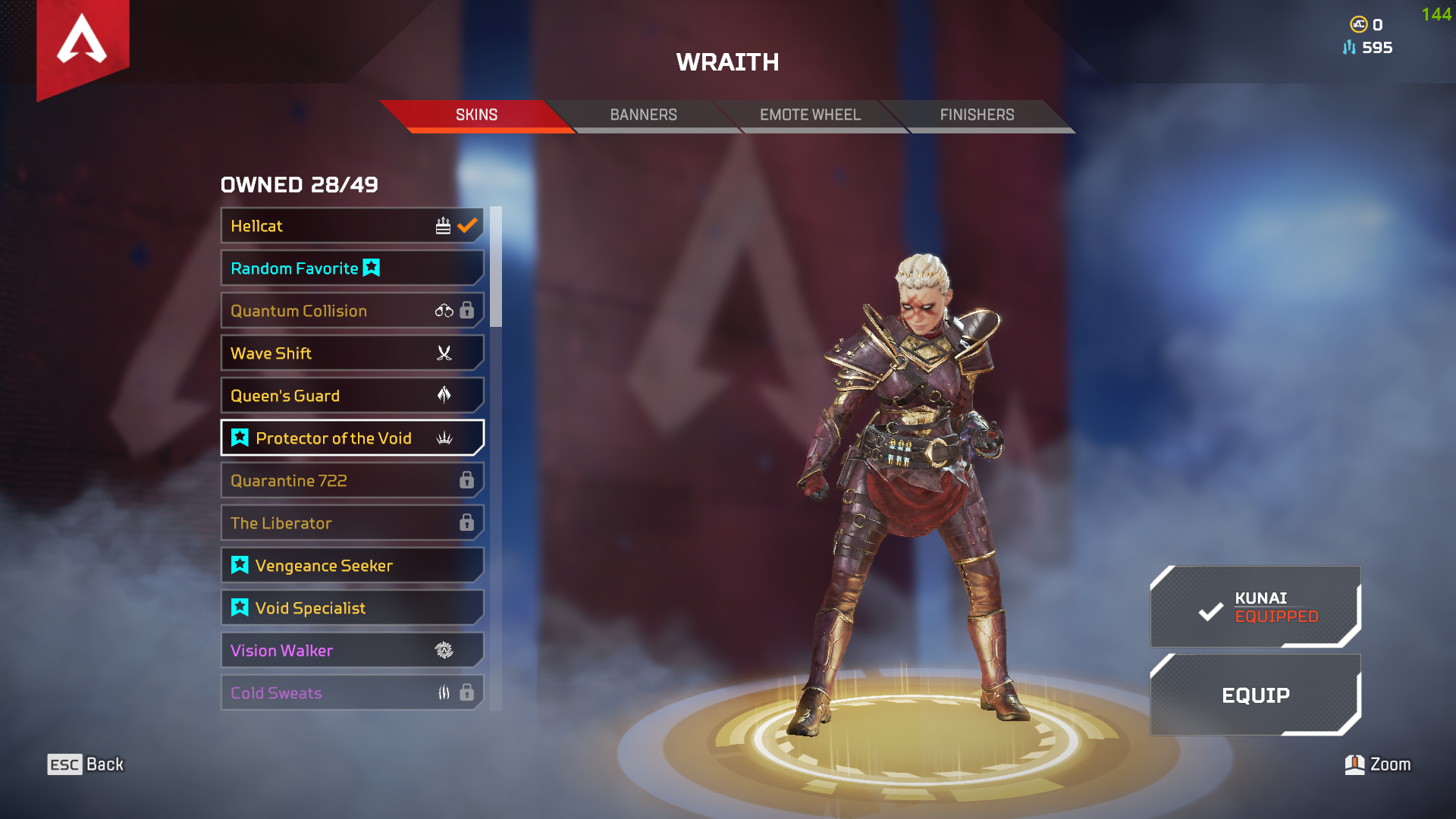Image resolution: width=1456 pixels, height=819 pixels.
Task: Click the crown icon on Protector of the Void
Action: [x=445, y=438]
